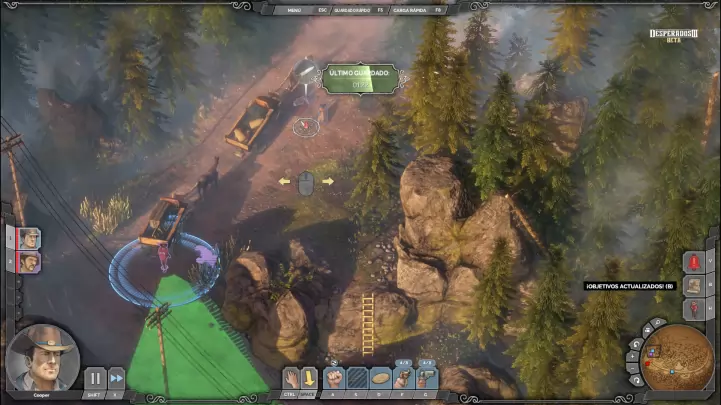
Task: Activate the fist melee ability
Action: (333, 378)
